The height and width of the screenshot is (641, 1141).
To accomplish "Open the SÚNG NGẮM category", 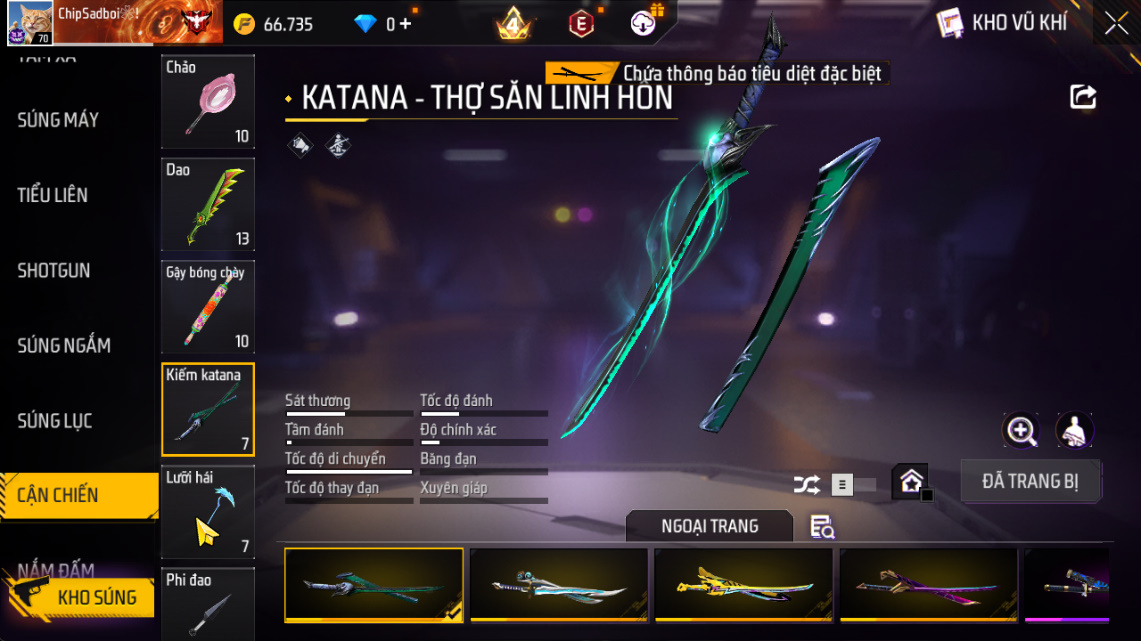I will click(64, 346).
